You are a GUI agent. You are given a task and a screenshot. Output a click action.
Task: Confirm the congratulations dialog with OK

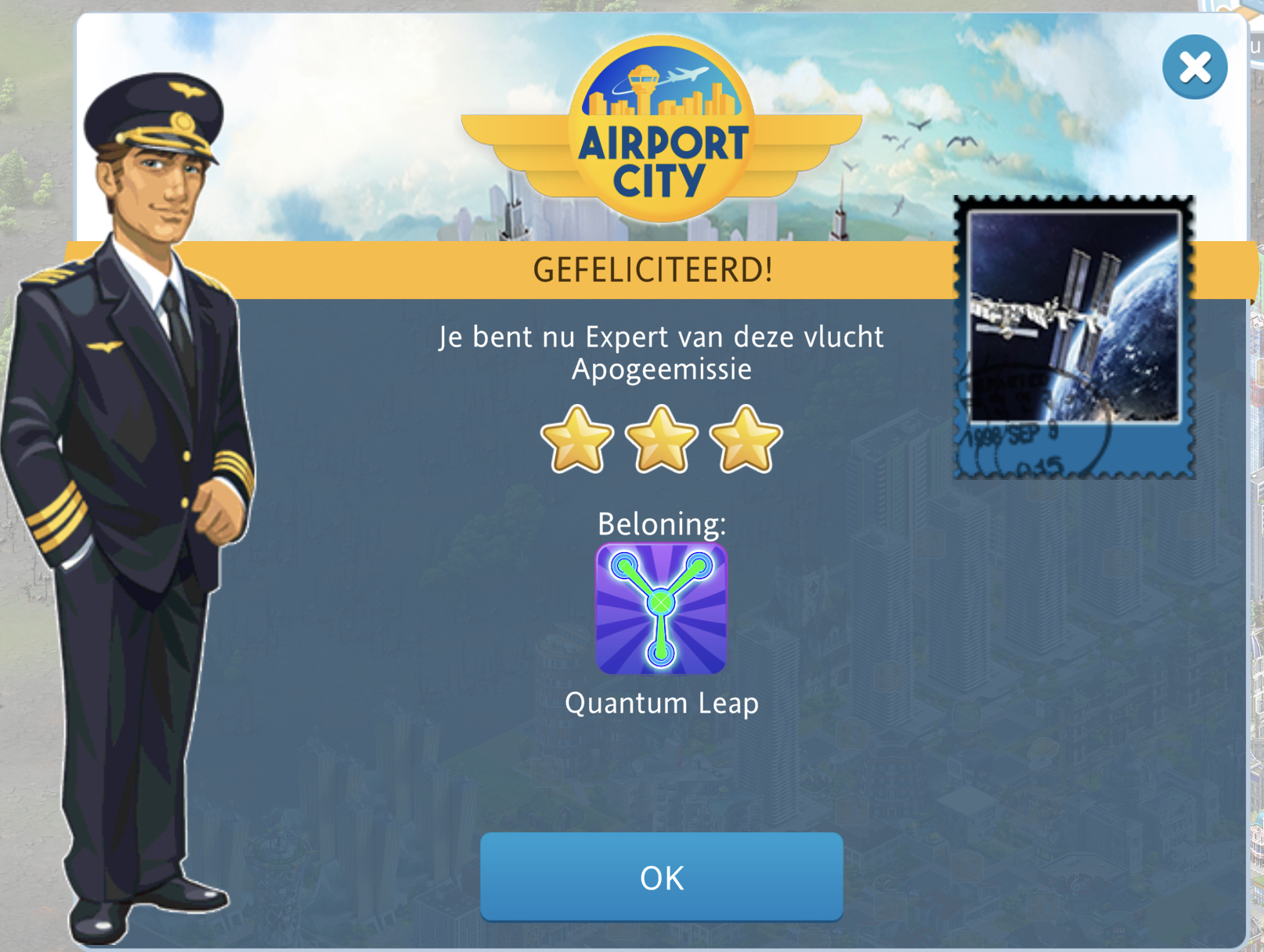coord(661,877)
